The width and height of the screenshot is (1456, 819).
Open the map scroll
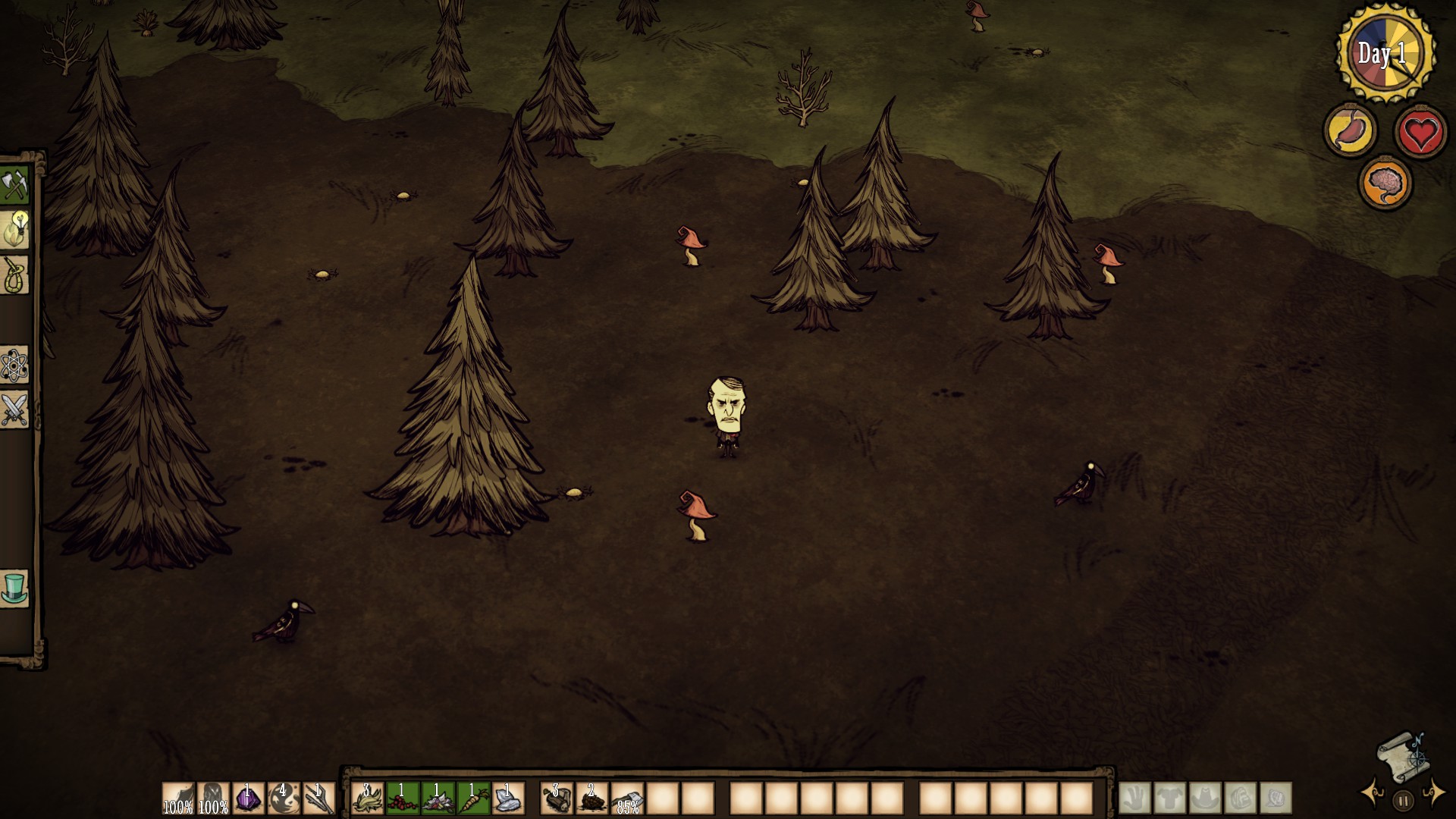1401,757
